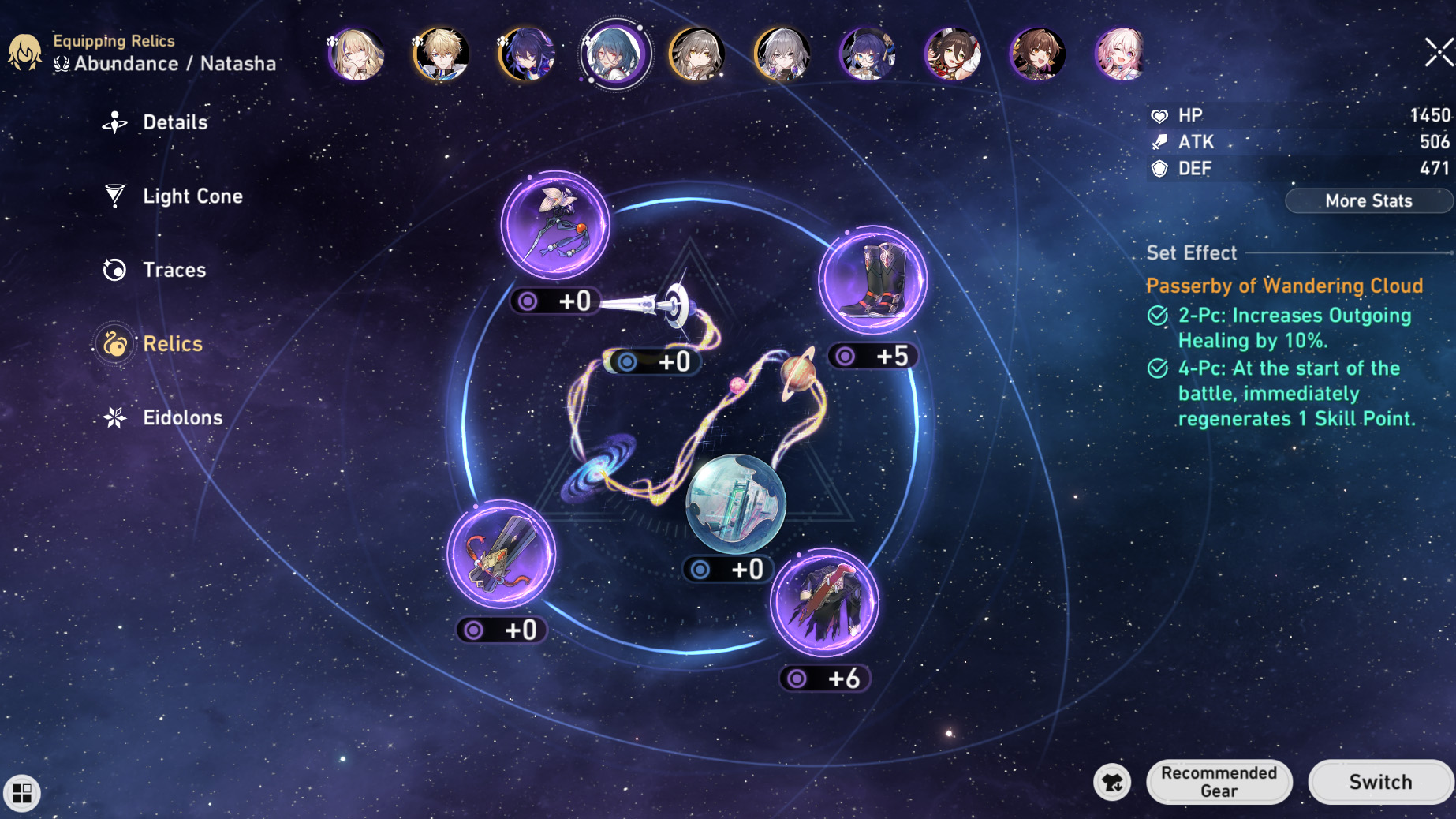Open Recommended Gear

click(1219, 782)
